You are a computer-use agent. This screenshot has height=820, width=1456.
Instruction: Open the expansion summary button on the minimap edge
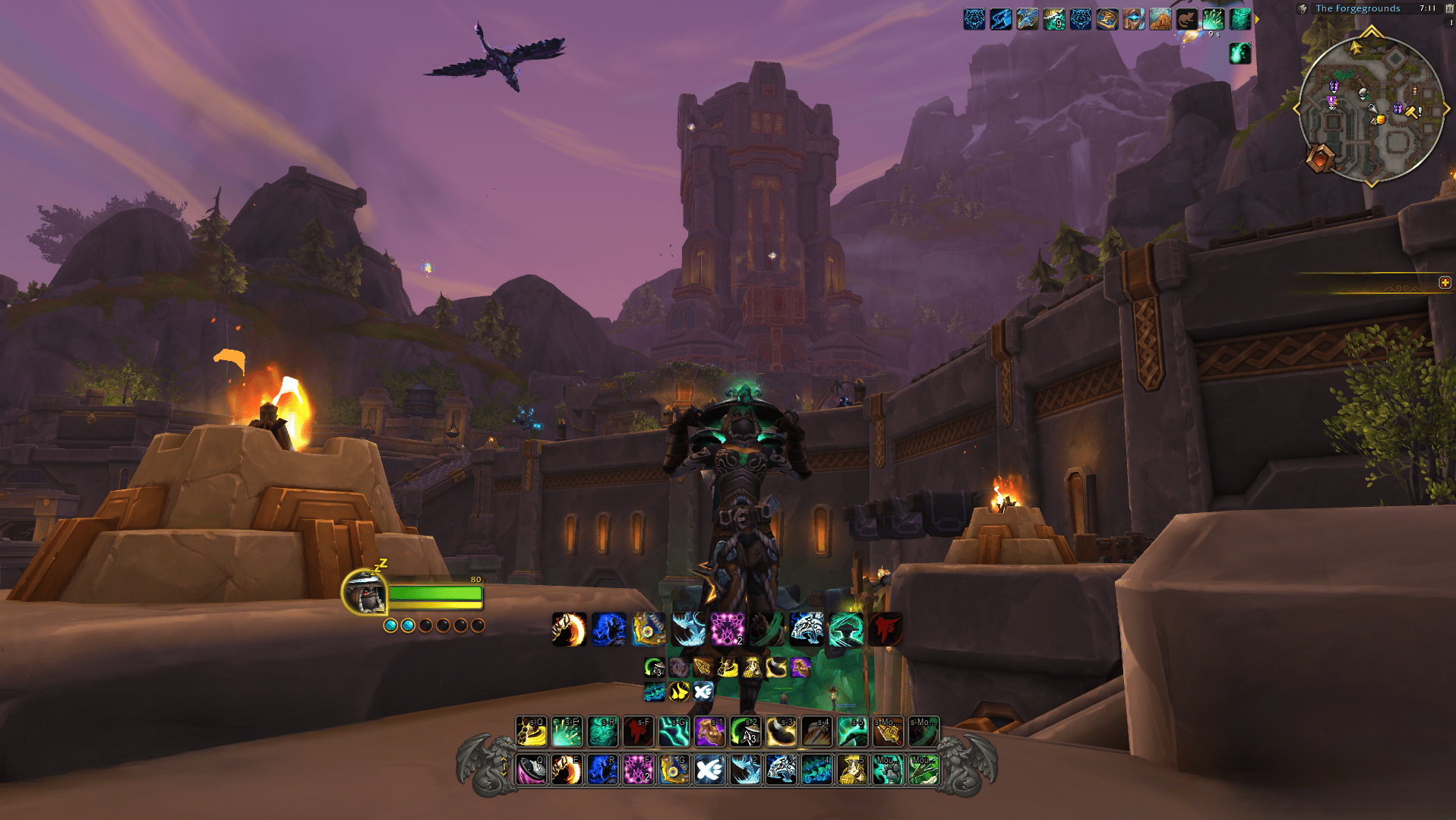click(x=1320, y=159)
